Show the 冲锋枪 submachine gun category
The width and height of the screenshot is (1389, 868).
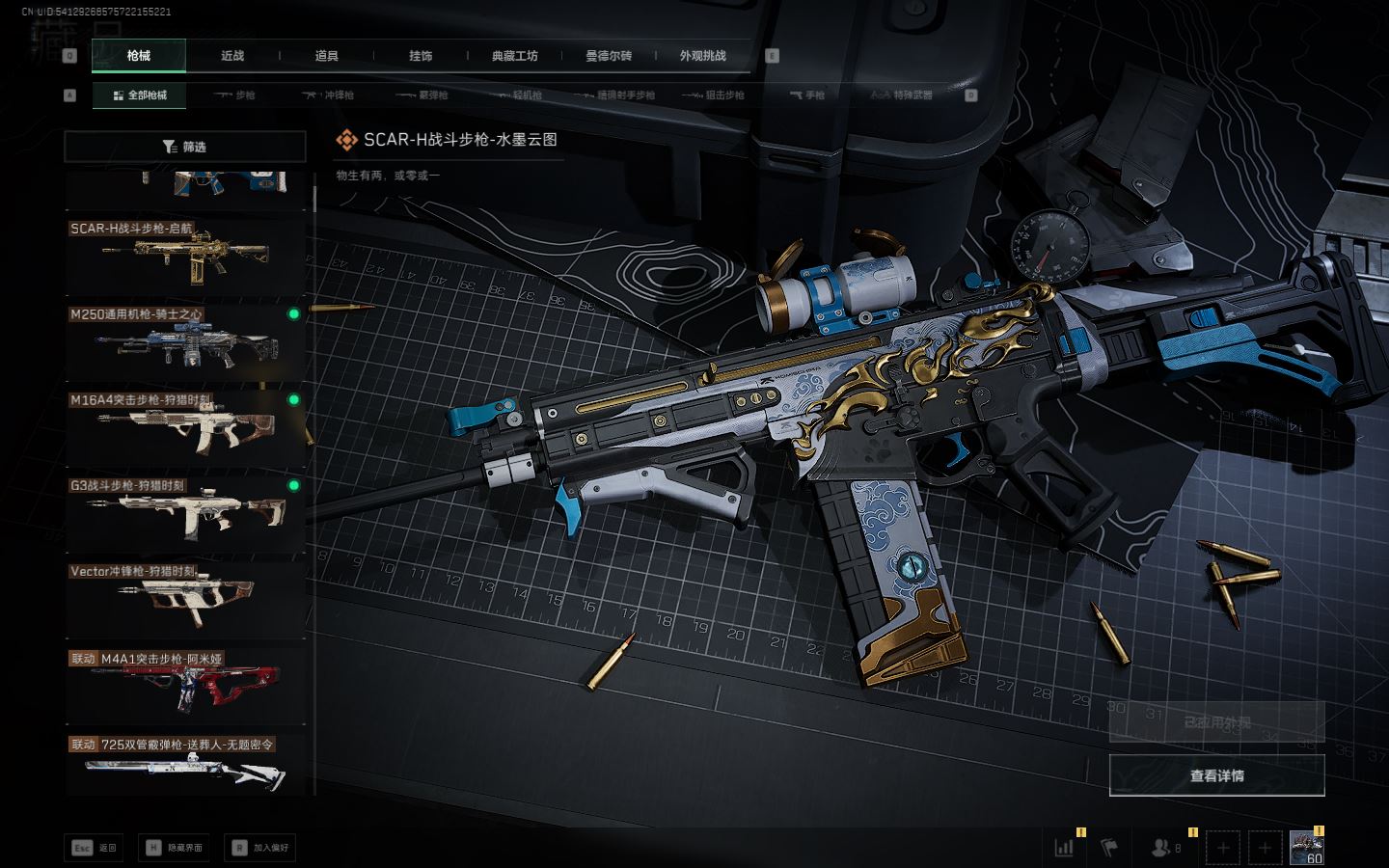328,95
